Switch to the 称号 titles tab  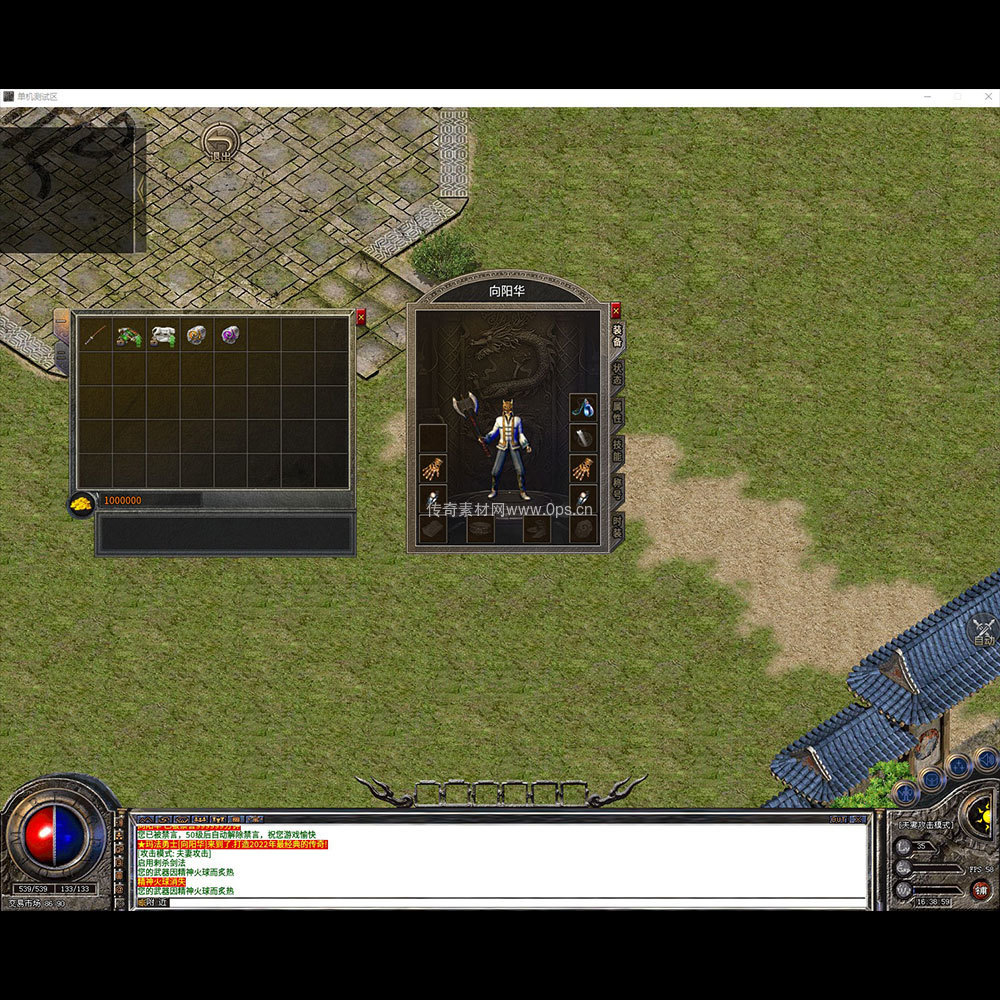pos(617,487)
